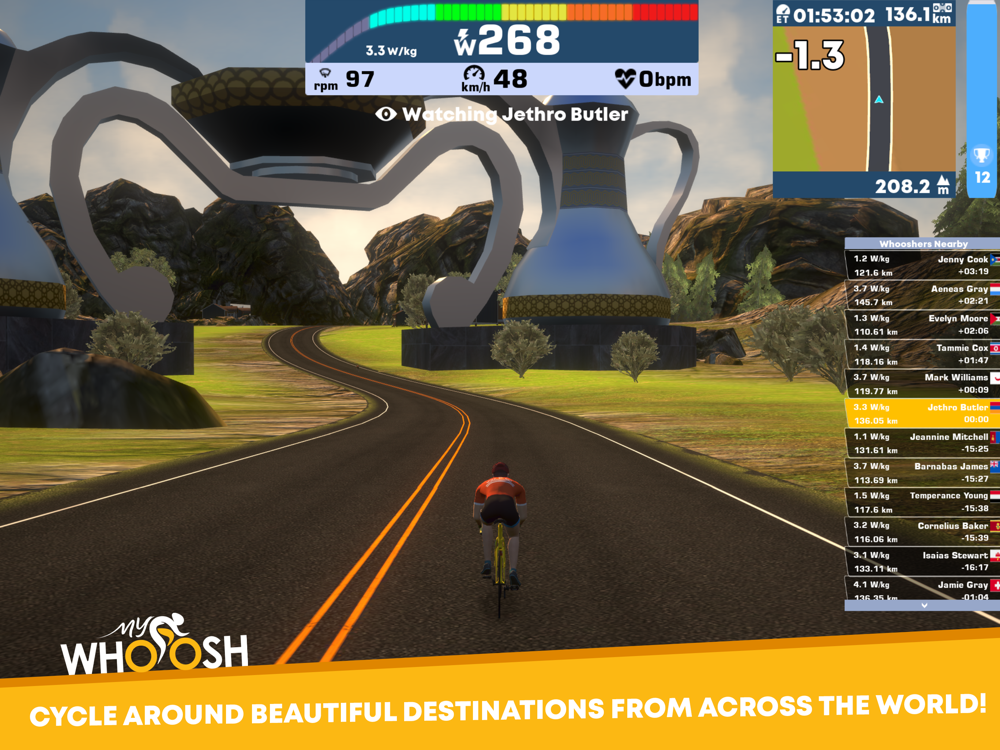Image resolution: width=1000 pixels, height=750 pixels.
Task: Watch rider Mark Williams
Action: click(922, 383)
